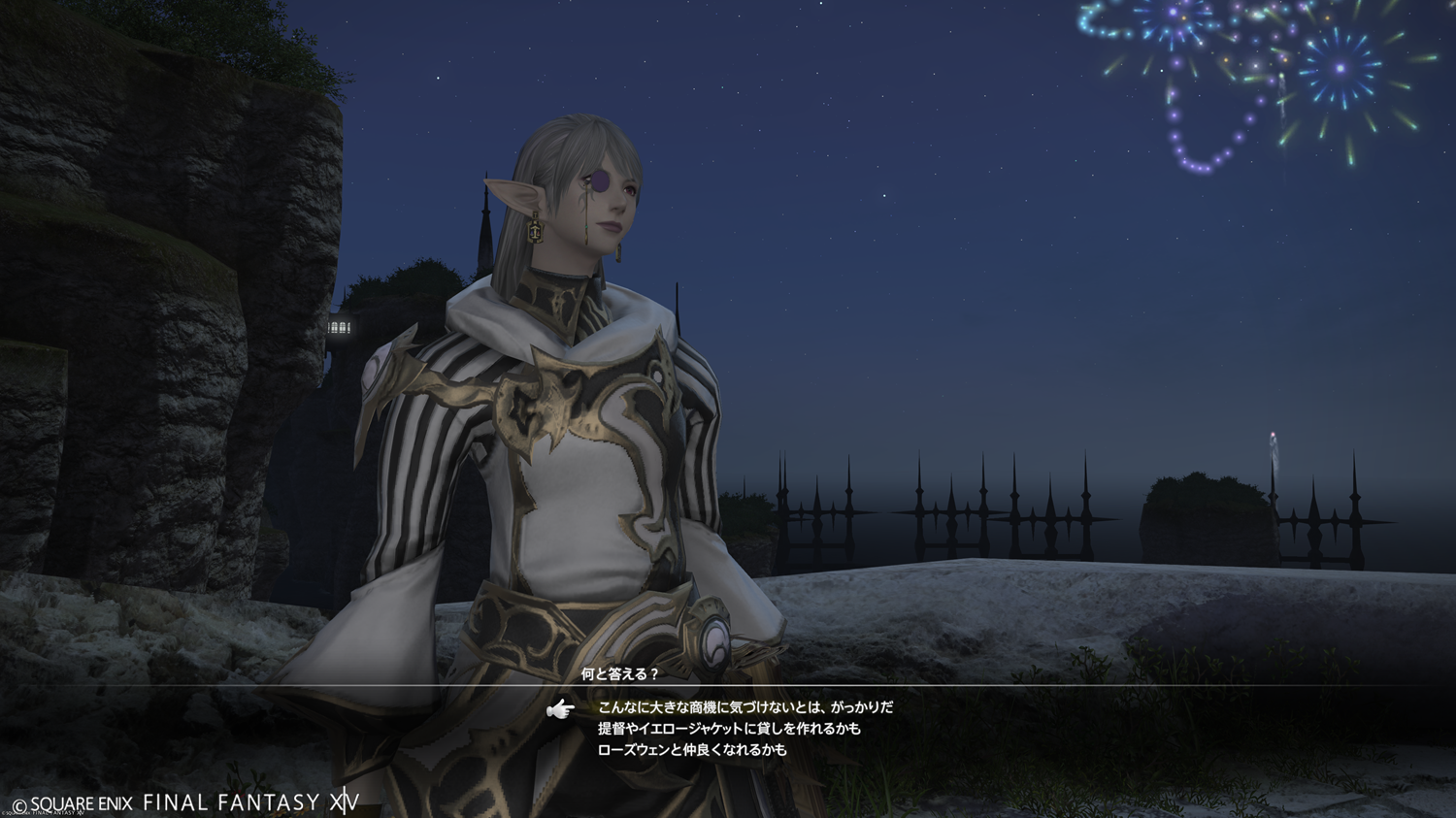Choose the reply 'こんなに大きな商機に気づけないとは、がっかりだ'
Screen dimensions: 1456x818
pos(745,708)
